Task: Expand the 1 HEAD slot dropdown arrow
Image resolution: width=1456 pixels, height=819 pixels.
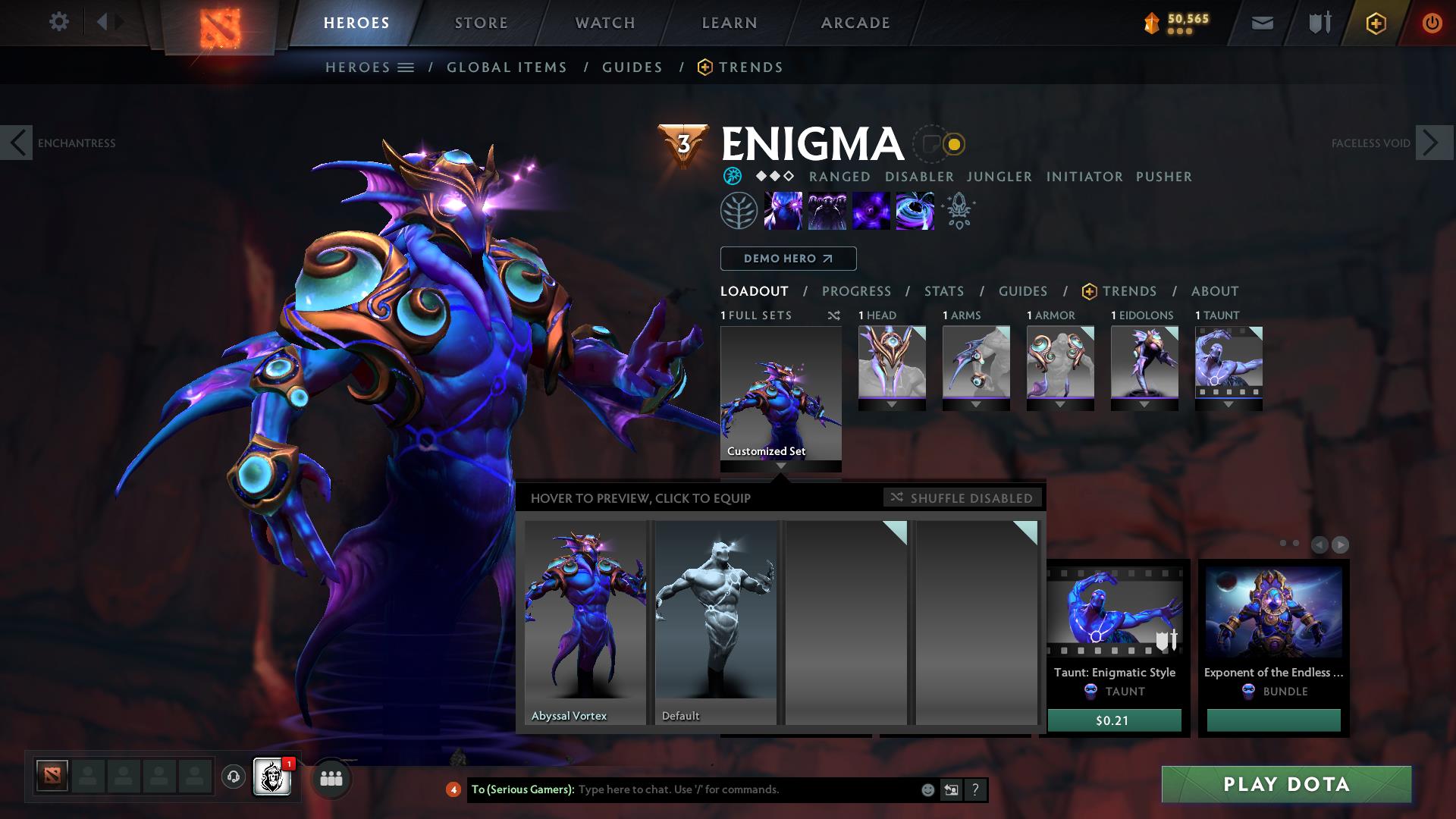Action: 892,404
